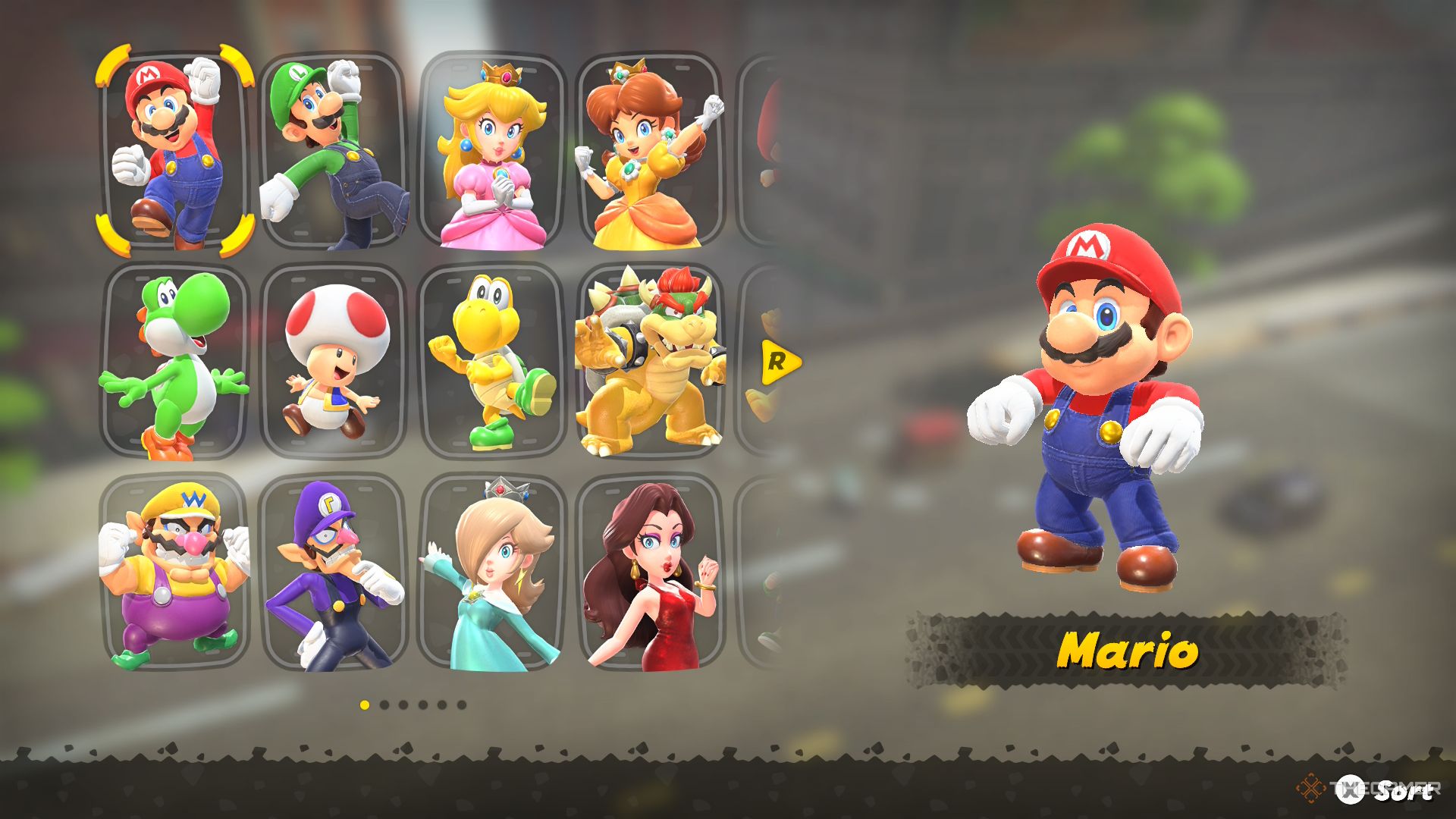The height and width of the screenshot is (819, 1456).
Task: Select Pauline in the red dress
Action: coord(649,573)
